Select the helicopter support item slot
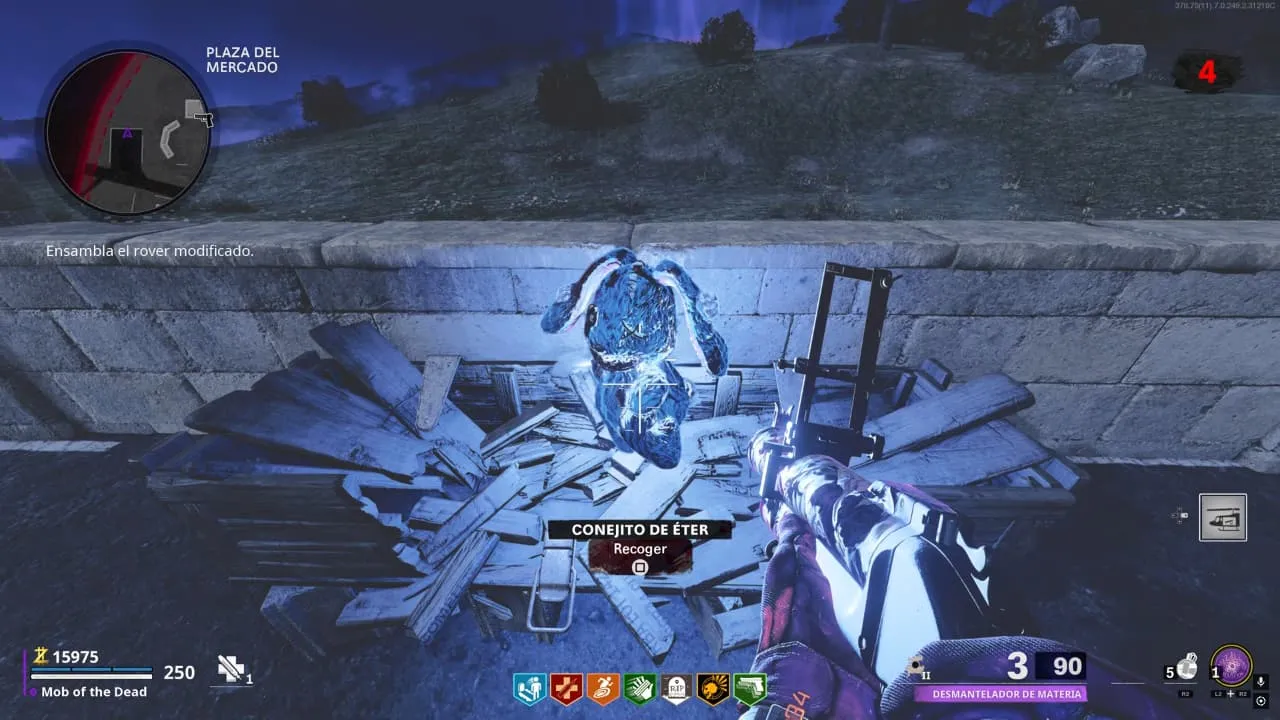1280x720 pixels. tap(1223, 517)
